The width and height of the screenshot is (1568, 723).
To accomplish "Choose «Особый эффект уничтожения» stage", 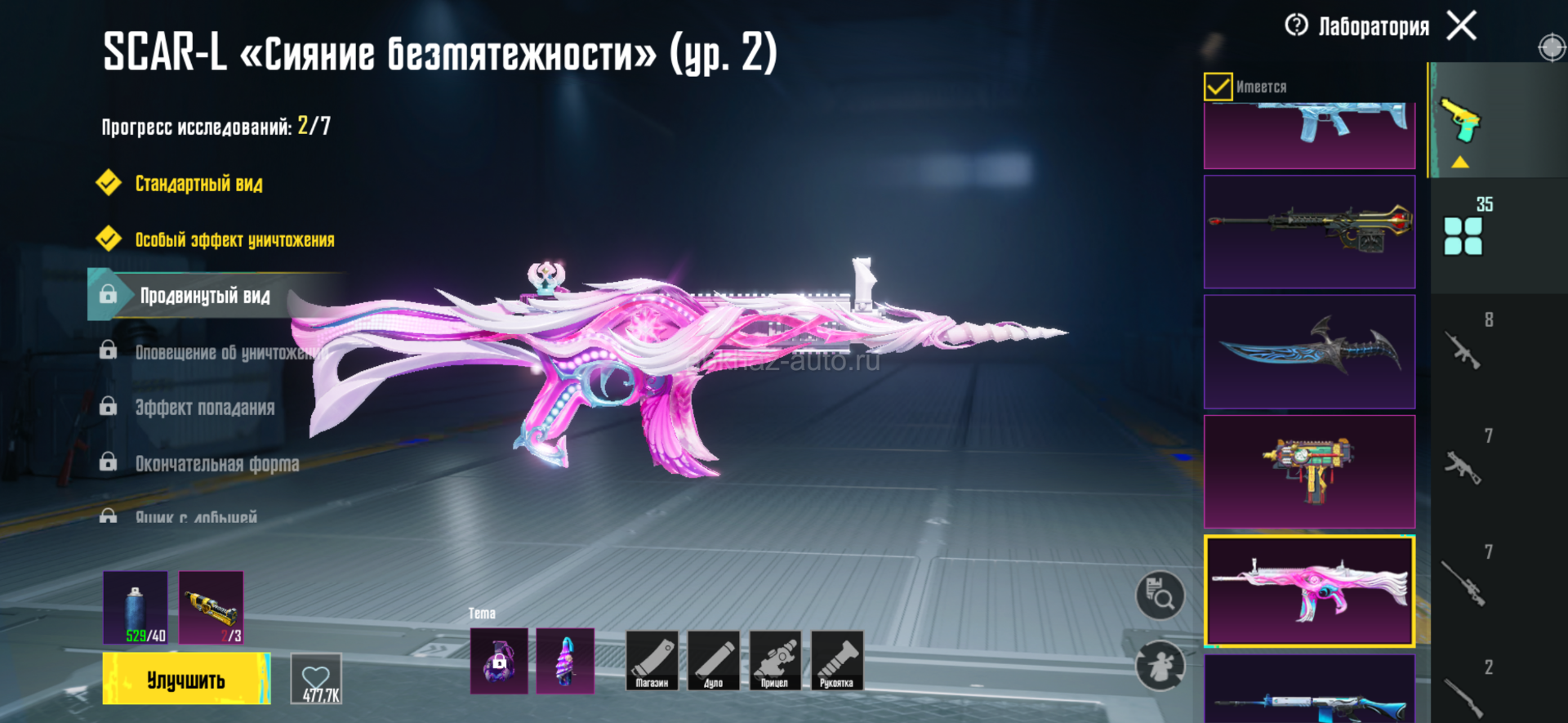I will pos(234,240).
